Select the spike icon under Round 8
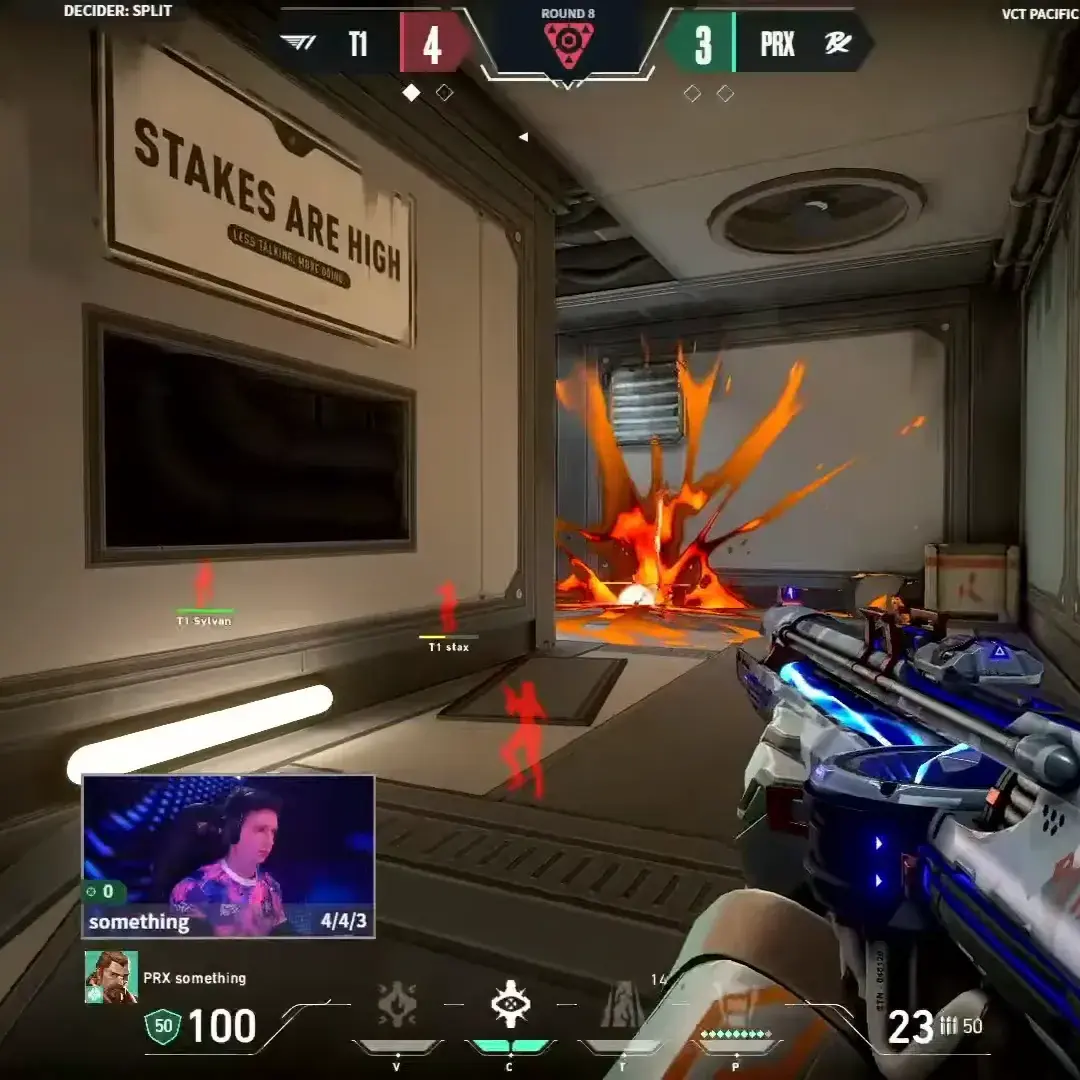This screenshot has height=1080, width=1080. point(568,45)
